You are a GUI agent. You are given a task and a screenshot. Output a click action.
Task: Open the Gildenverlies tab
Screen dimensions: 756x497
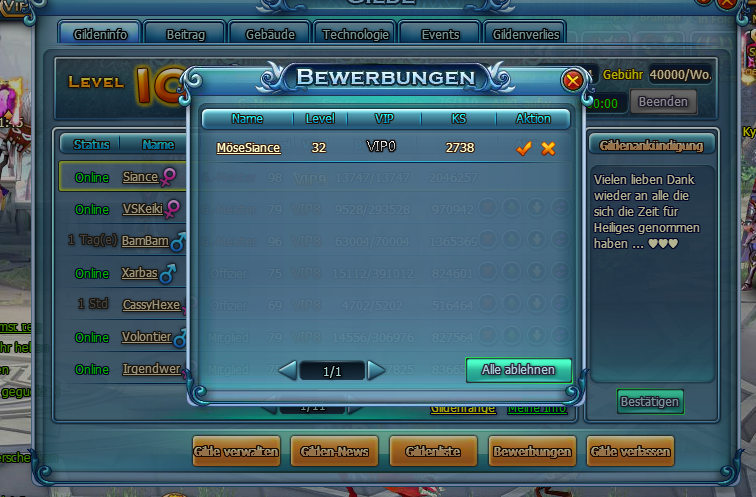526,34
